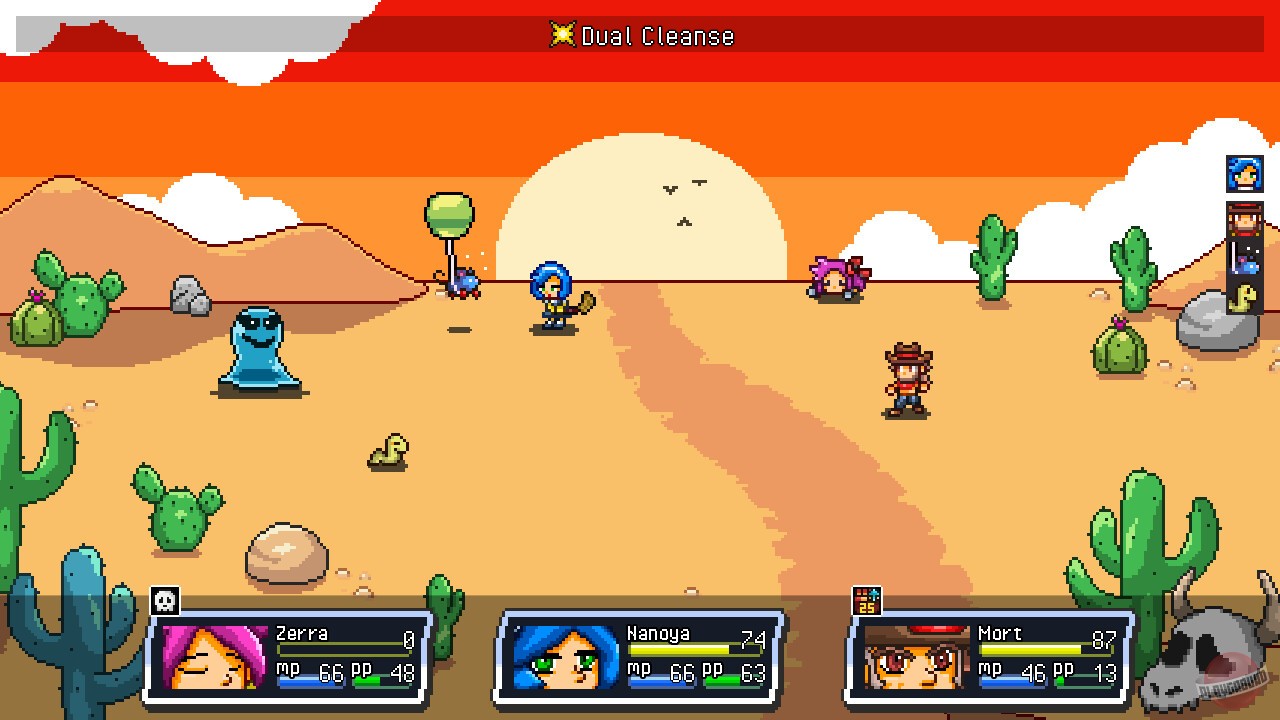Viewport: 1280px width, 720px height.
Task: Target the pink-haired enemy near the horizon
Action: [838, 278]
